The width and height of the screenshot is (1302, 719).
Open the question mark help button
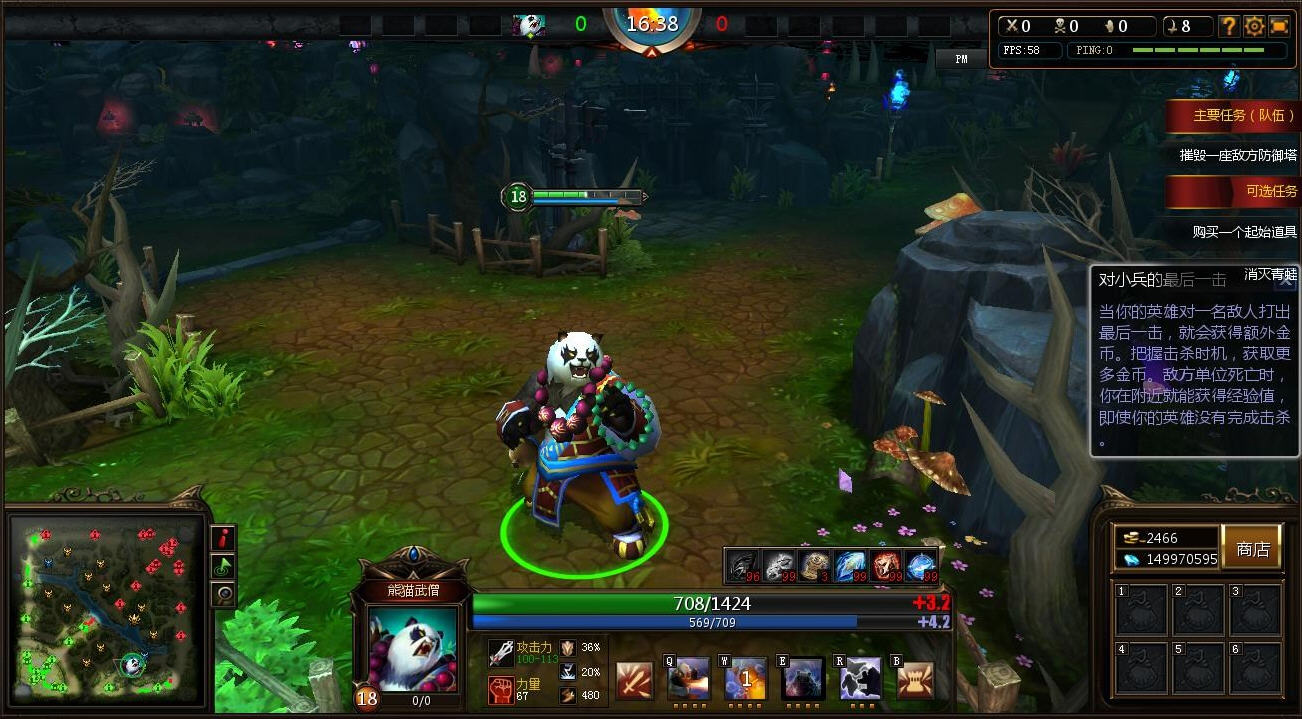(1229, 27)
